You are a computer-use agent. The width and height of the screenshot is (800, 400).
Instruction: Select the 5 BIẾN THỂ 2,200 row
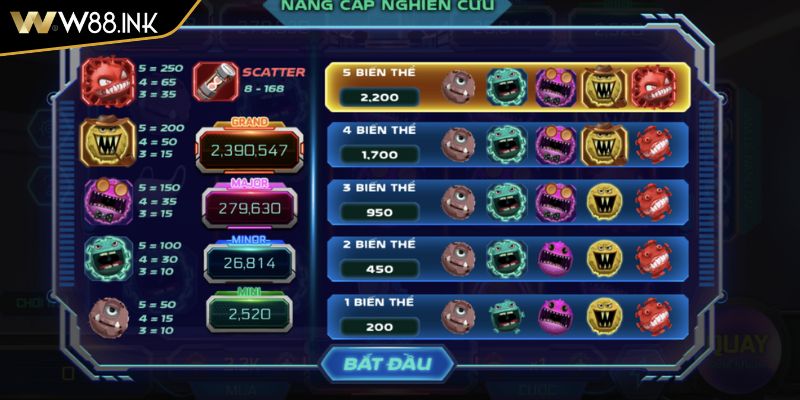507,87
